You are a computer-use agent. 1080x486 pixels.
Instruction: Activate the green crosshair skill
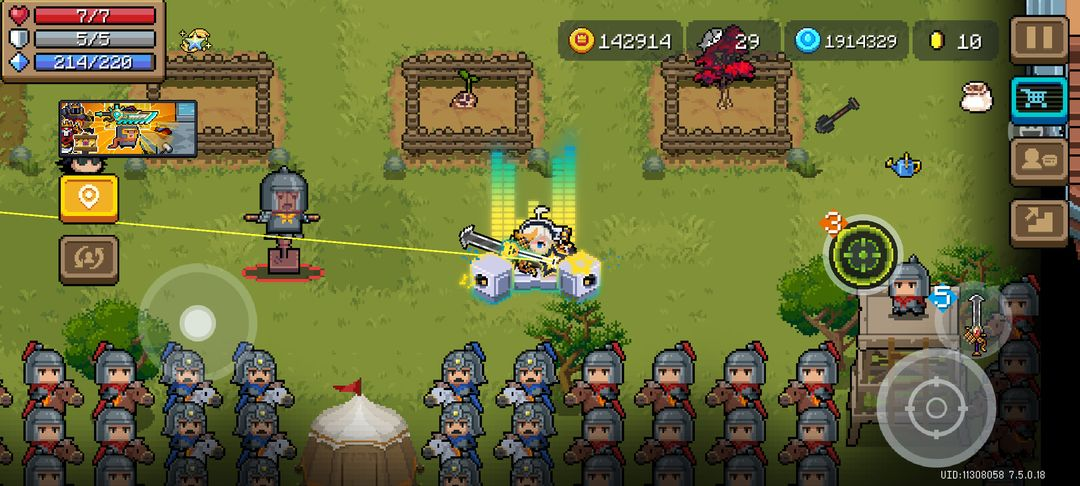tap(862, 254)
